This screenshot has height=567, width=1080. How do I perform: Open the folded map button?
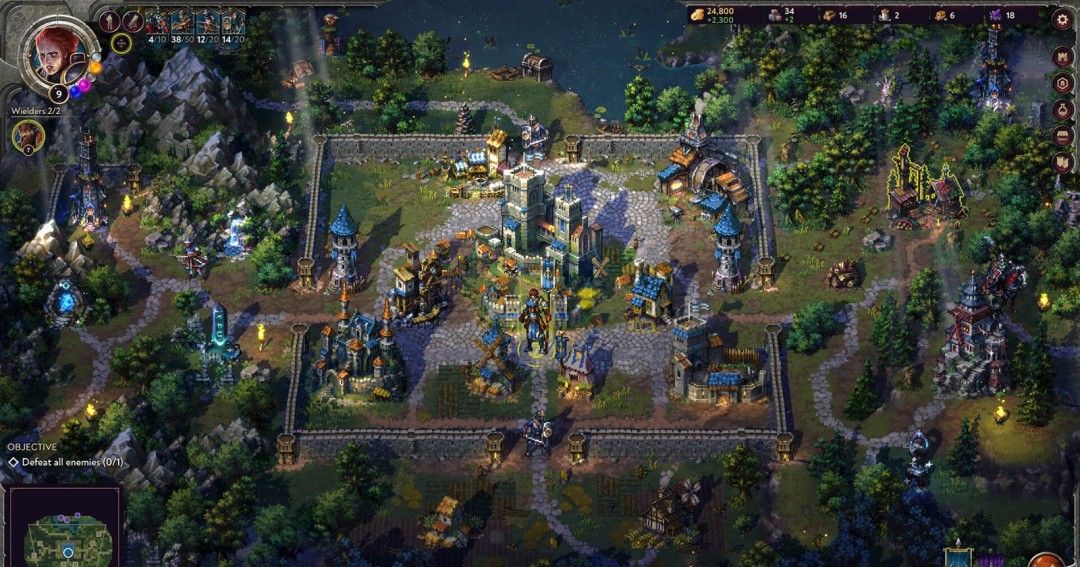click(x=1063, y=162)
